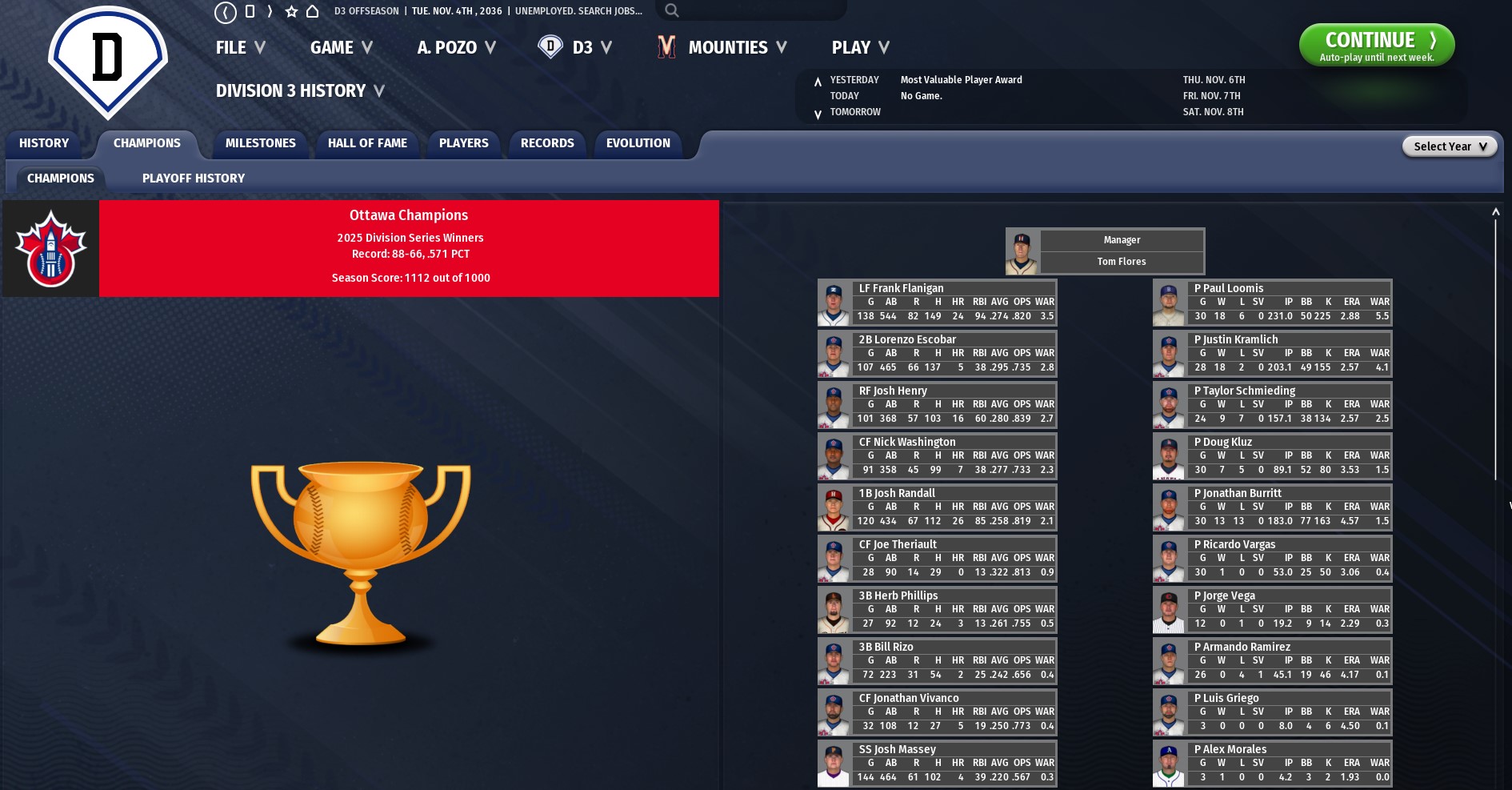Open the File menu
Viewport: 1512px width, 790px height.
point(240,48)
